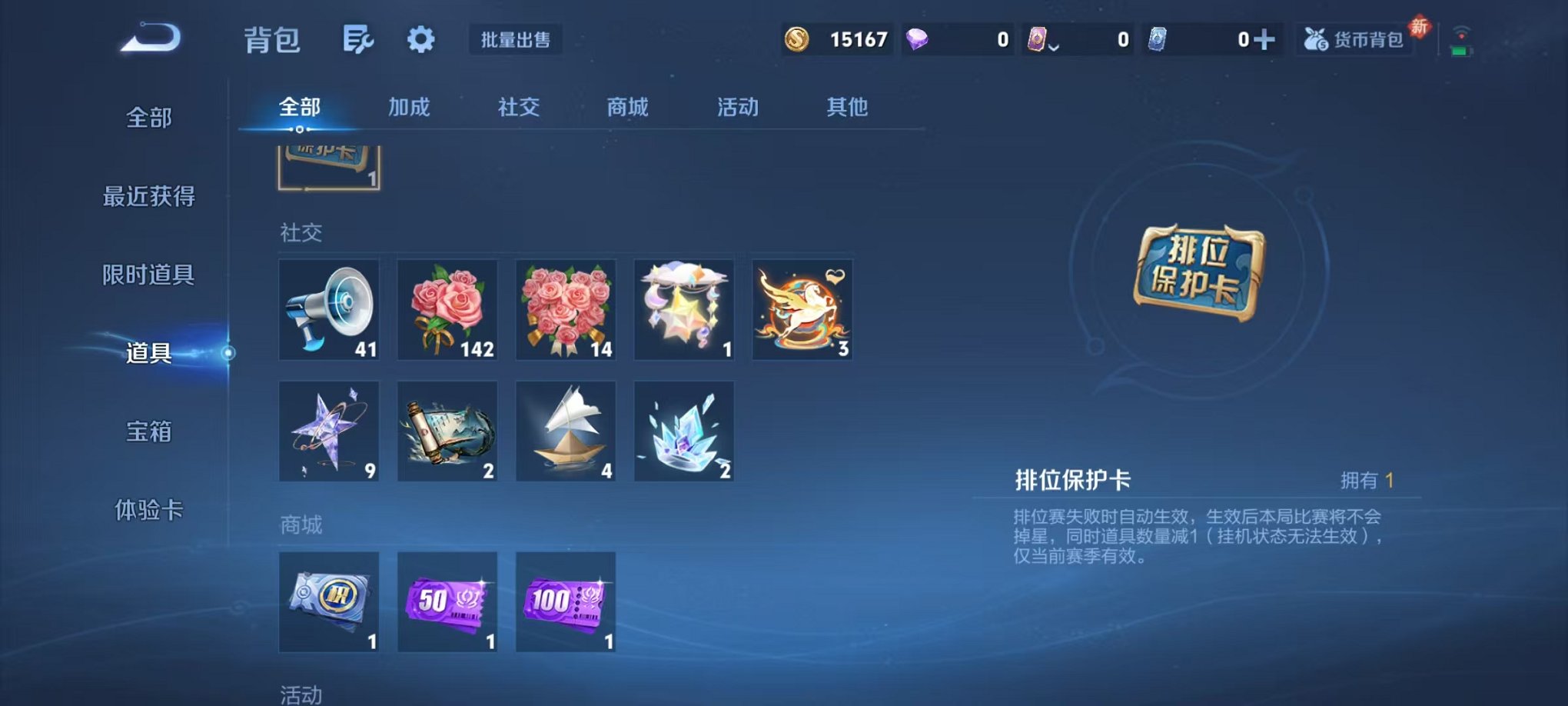Open the item management wrench icon

(x=359, y=38)
